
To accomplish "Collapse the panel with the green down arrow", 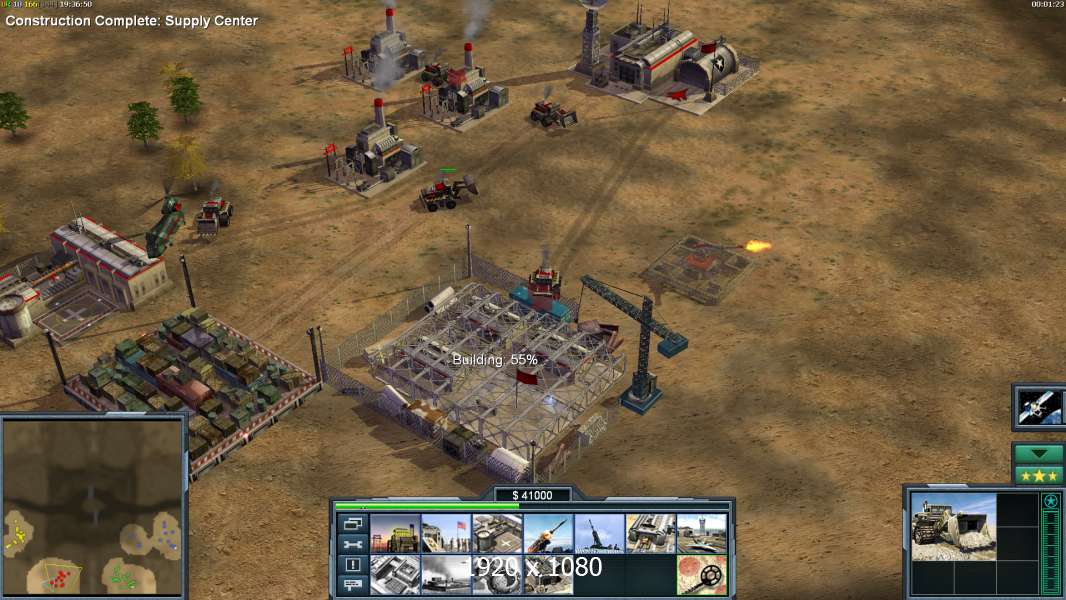I will (1039, 454).
